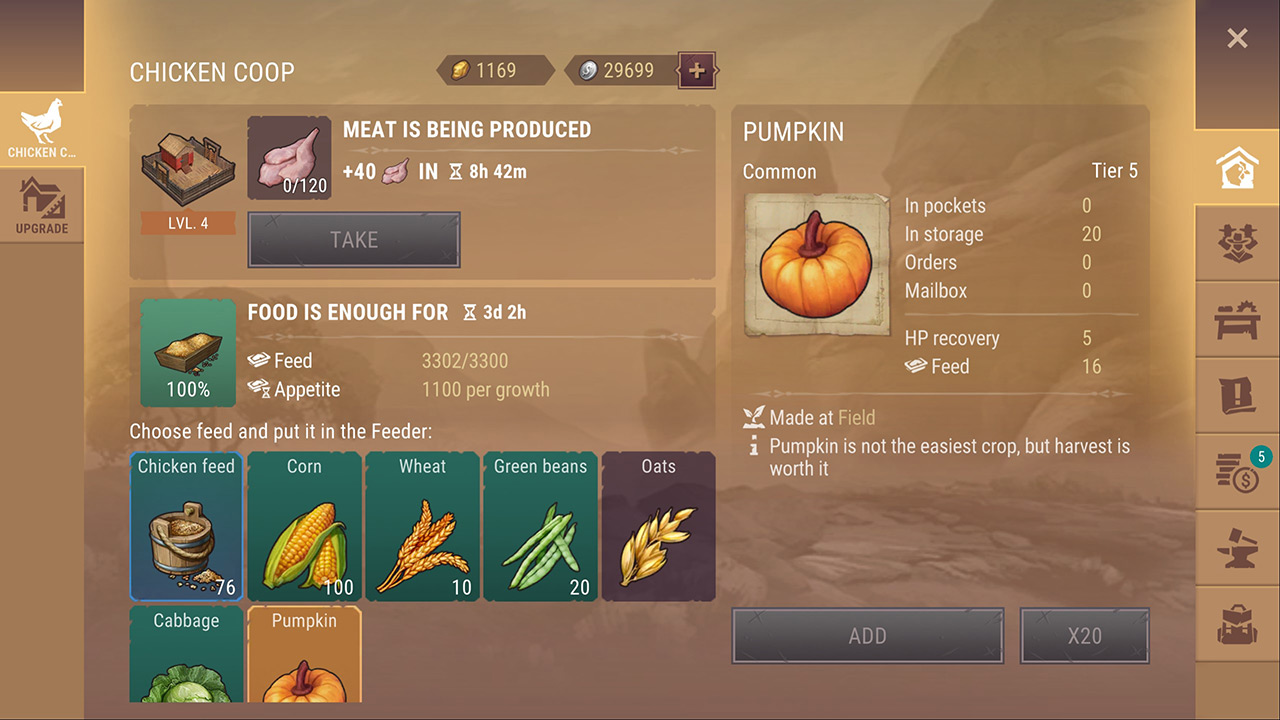This screenshot has height=720, width=1280.
Task: Select the Pumpkin feed slot
Action: pyautogui.click(x=304, y=655)
